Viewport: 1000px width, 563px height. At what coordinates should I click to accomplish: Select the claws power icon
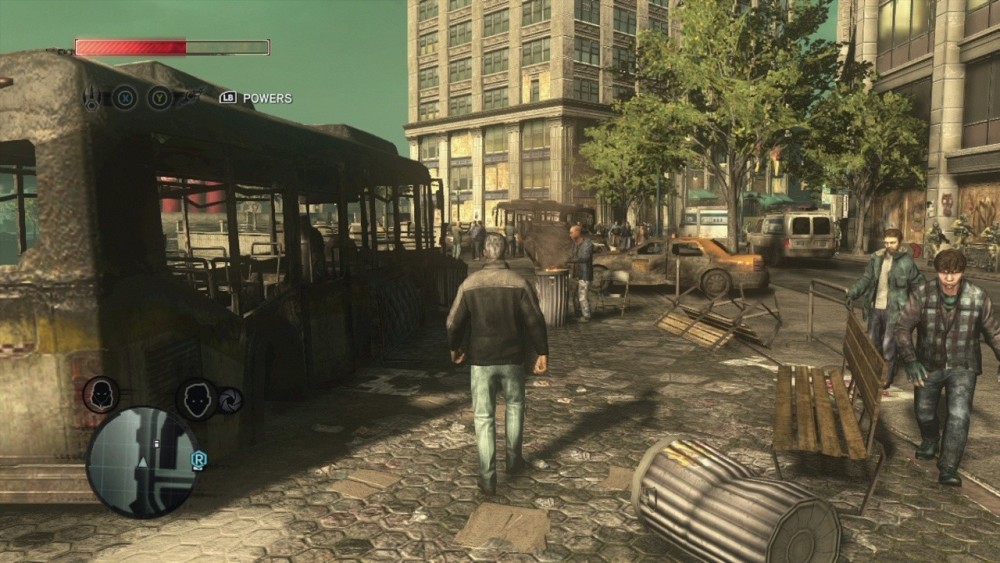[x=93, y=98]
